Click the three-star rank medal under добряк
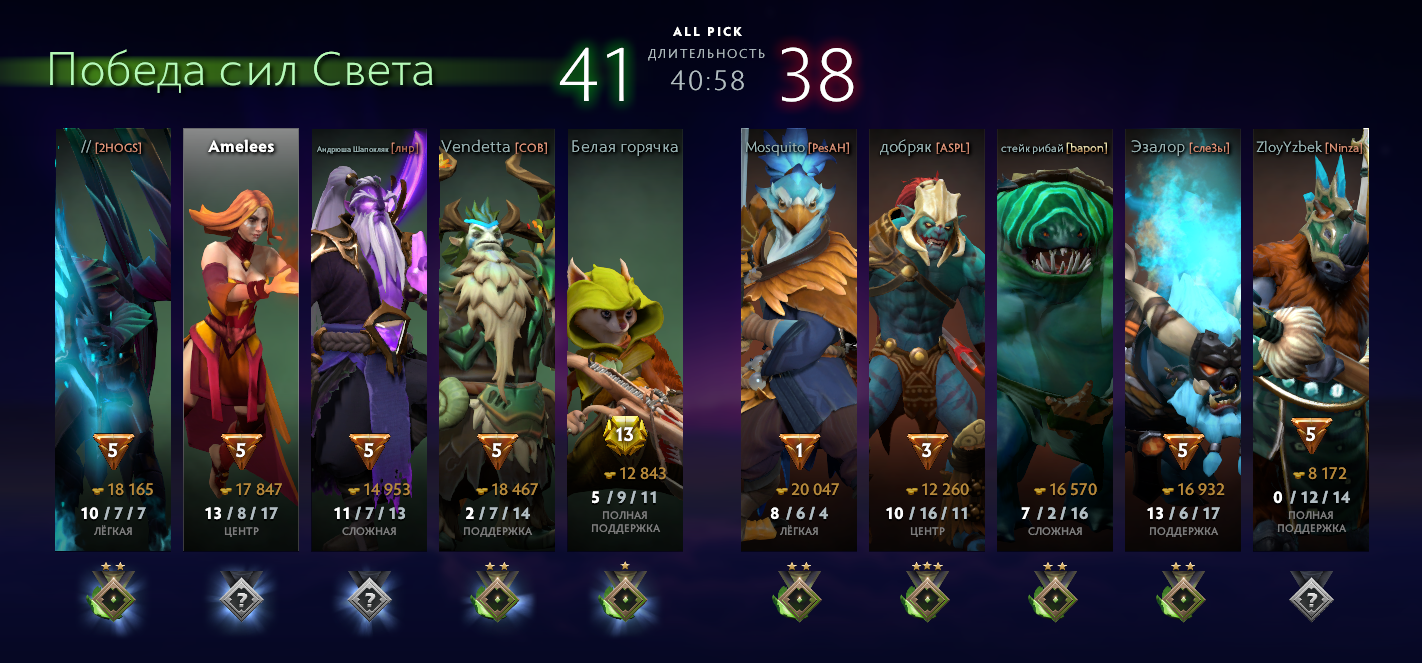This screenshot has height=663, width=1422. click(927, 599)
